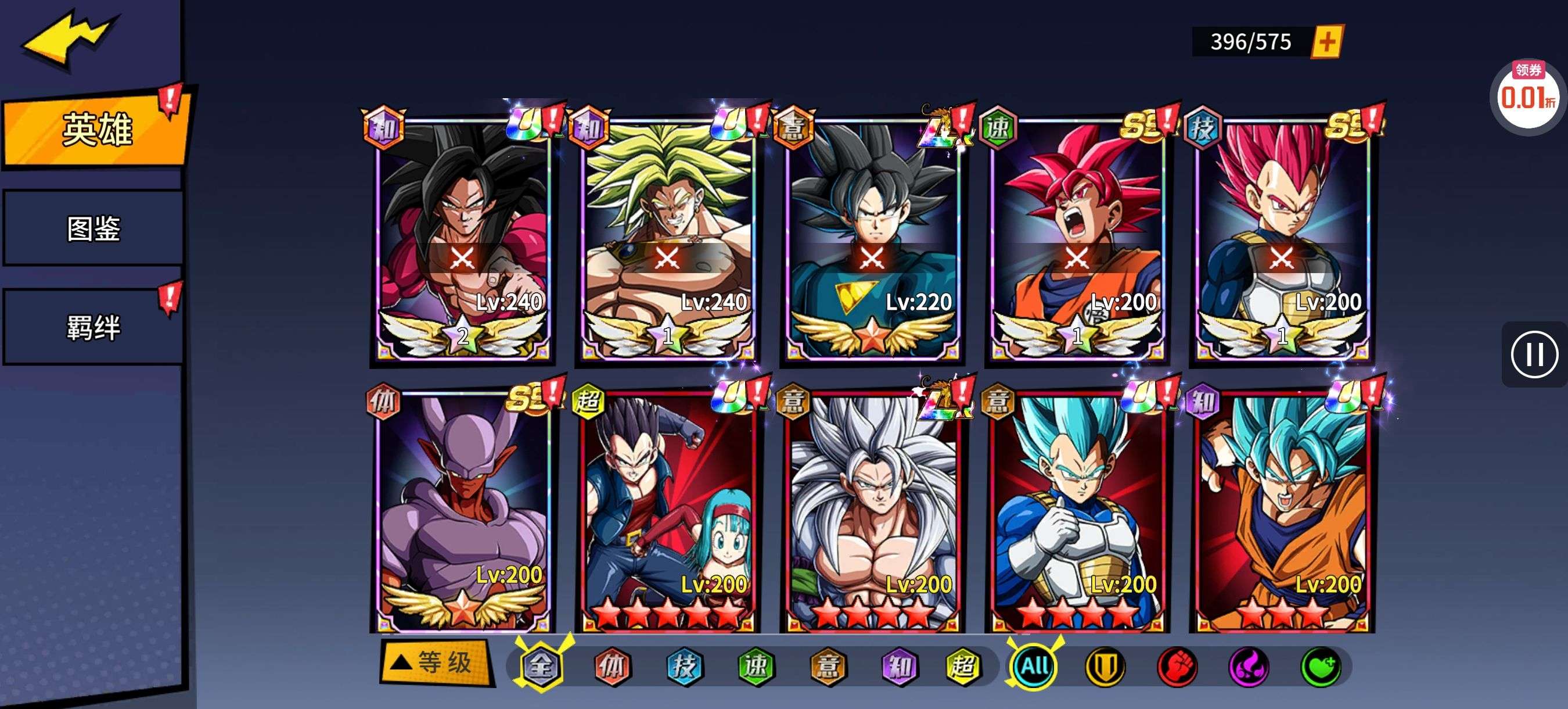Switch to the 图鉴 tab

pos(93,228)
